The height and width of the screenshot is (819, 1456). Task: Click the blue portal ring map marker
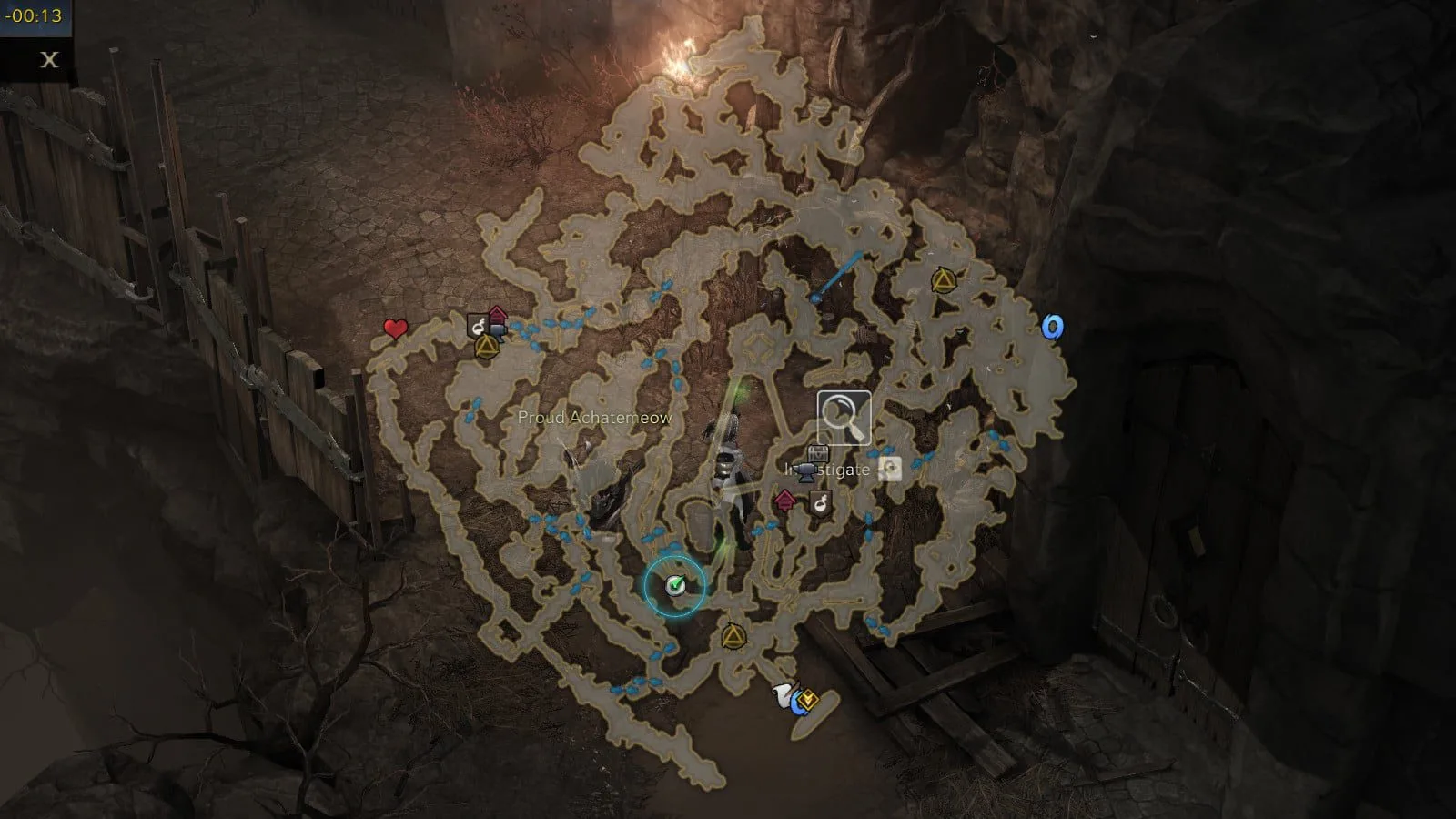pyautogui.click(x=1053, y=327)
